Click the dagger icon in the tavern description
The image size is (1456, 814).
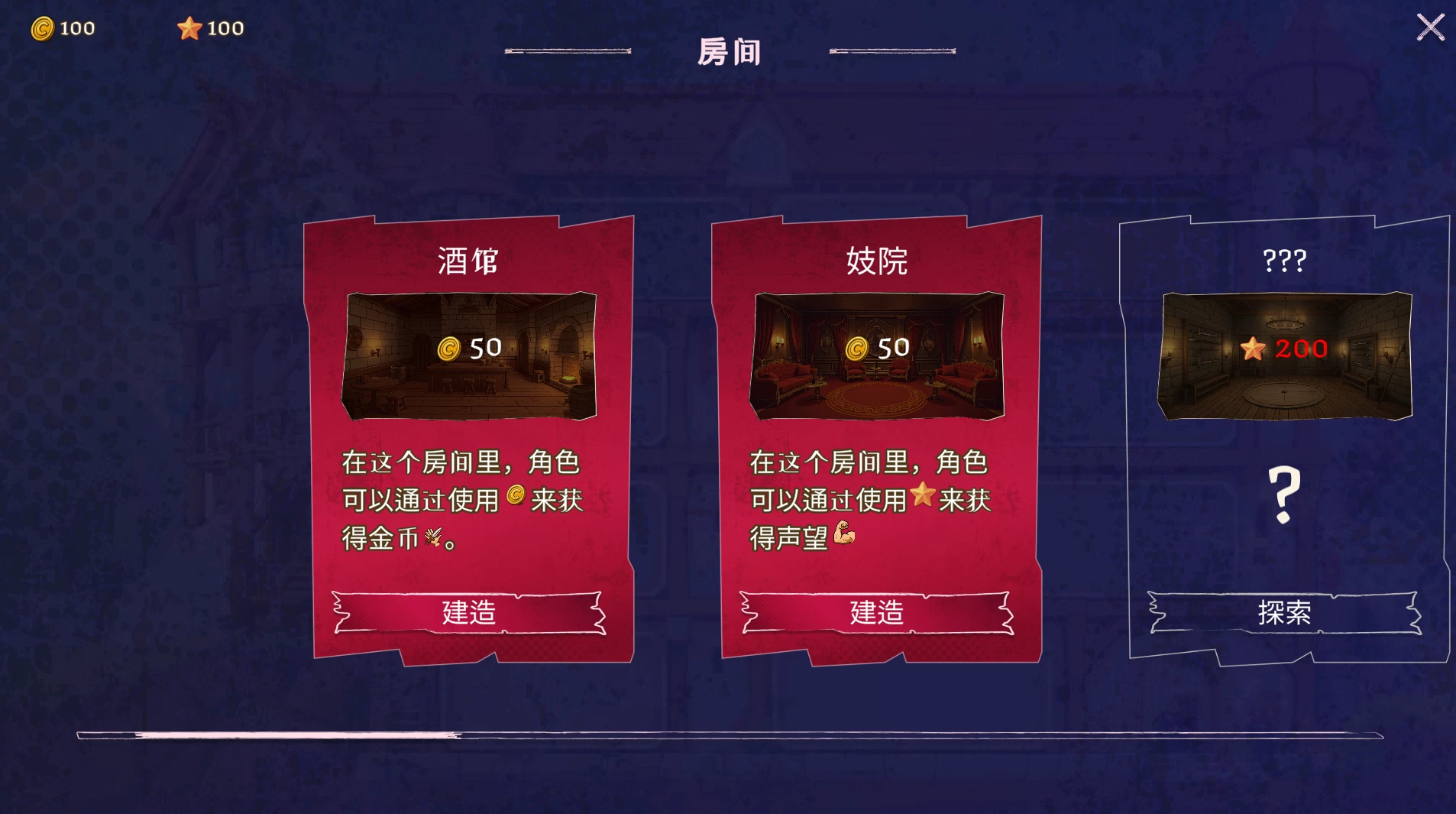point(433,536)
